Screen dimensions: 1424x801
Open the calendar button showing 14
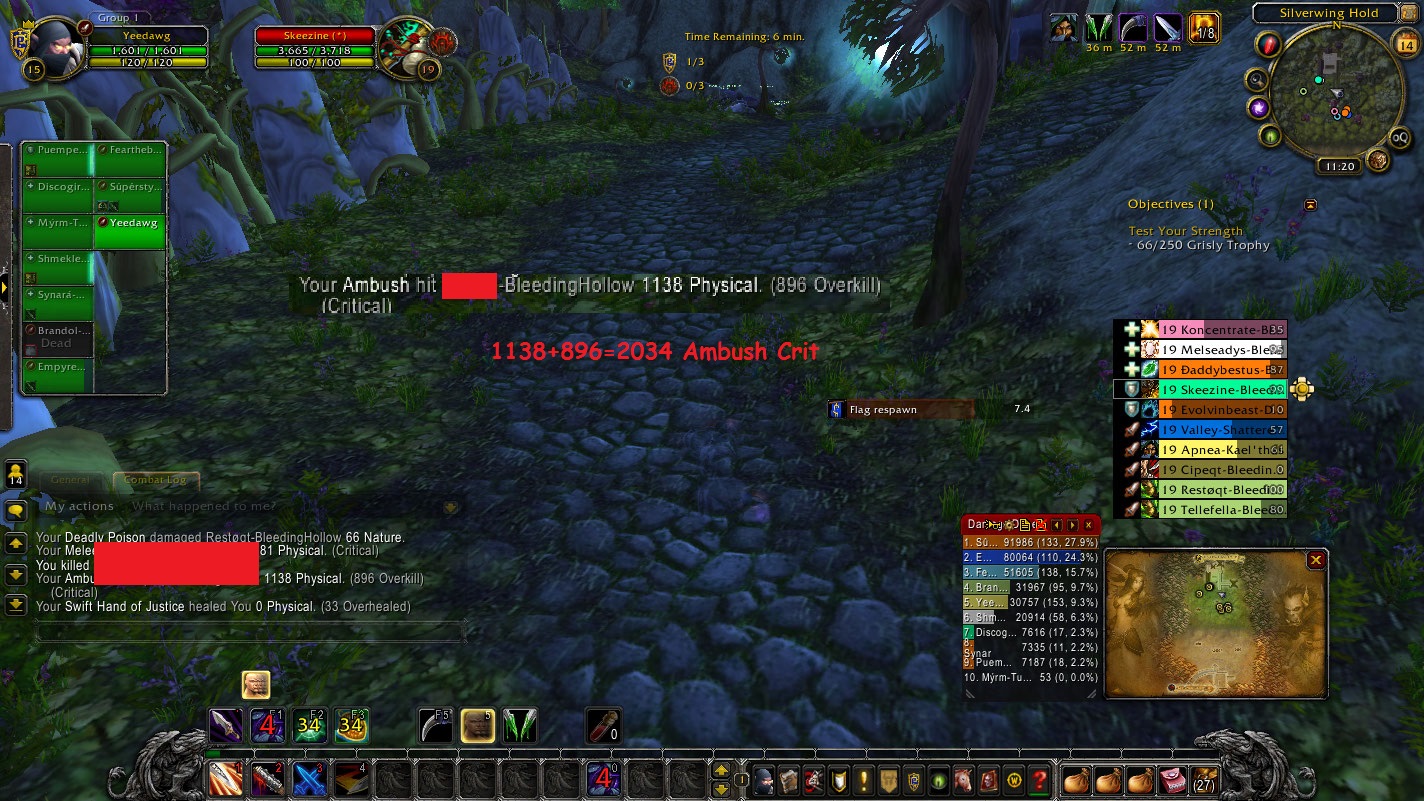point(1404,42)
